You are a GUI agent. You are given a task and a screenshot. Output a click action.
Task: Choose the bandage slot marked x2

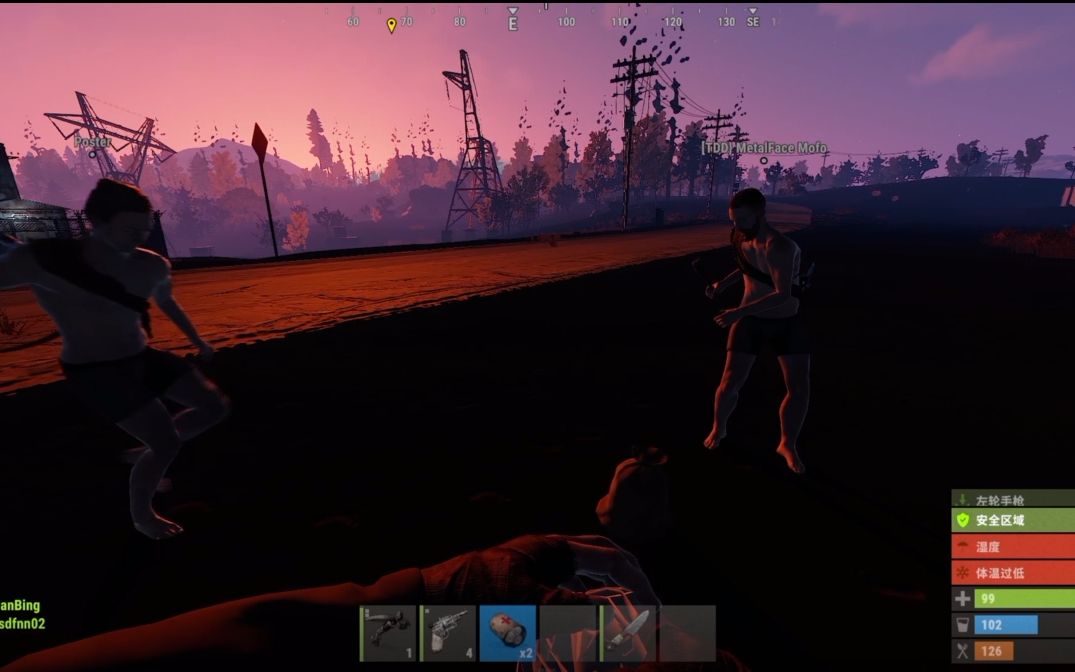(x=508, y=633)
